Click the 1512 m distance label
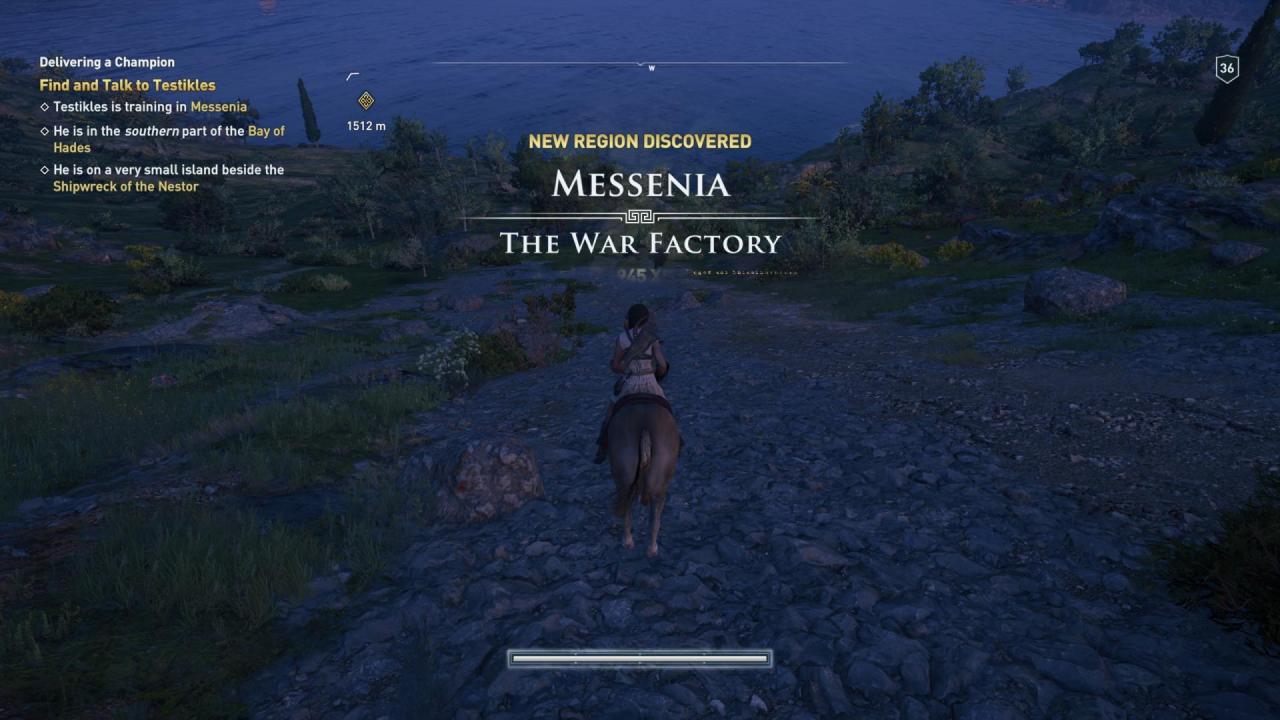1280x720 pixels. click(x=364, y=126)
